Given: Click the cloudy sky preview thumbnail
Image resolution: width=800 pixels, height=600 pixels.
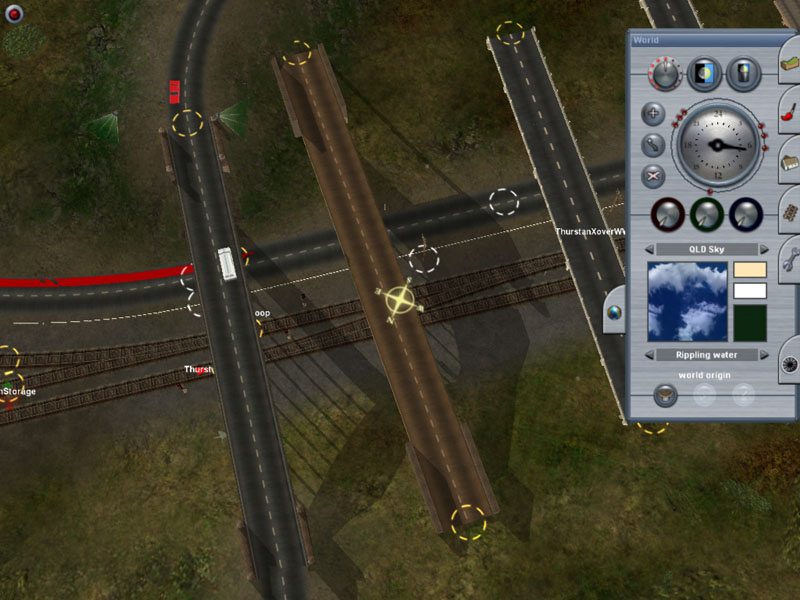Looking at the screenshot, I should tap(687, 301).
